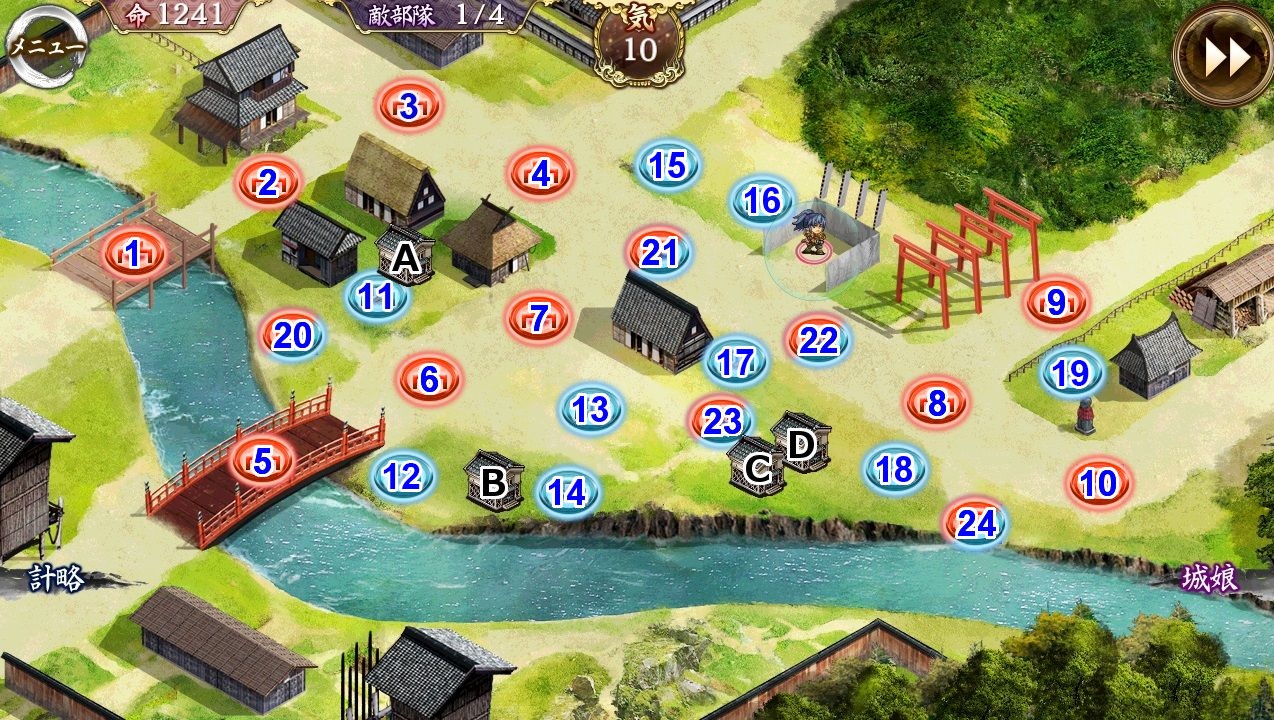Choose the fortification marker labeled D

[801, 441]
